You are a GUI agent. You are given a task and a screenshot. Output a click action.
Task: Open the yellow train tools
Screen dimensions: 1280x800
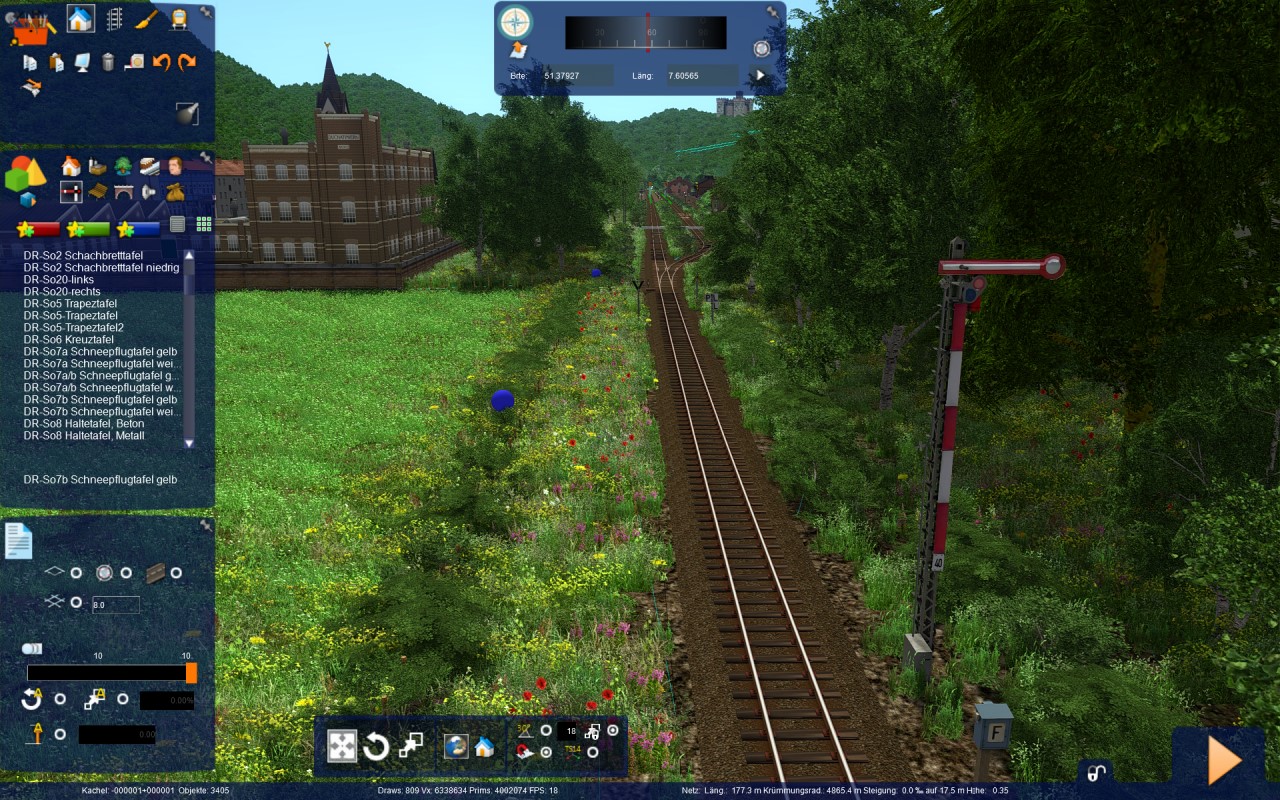[x=178, y=19]
